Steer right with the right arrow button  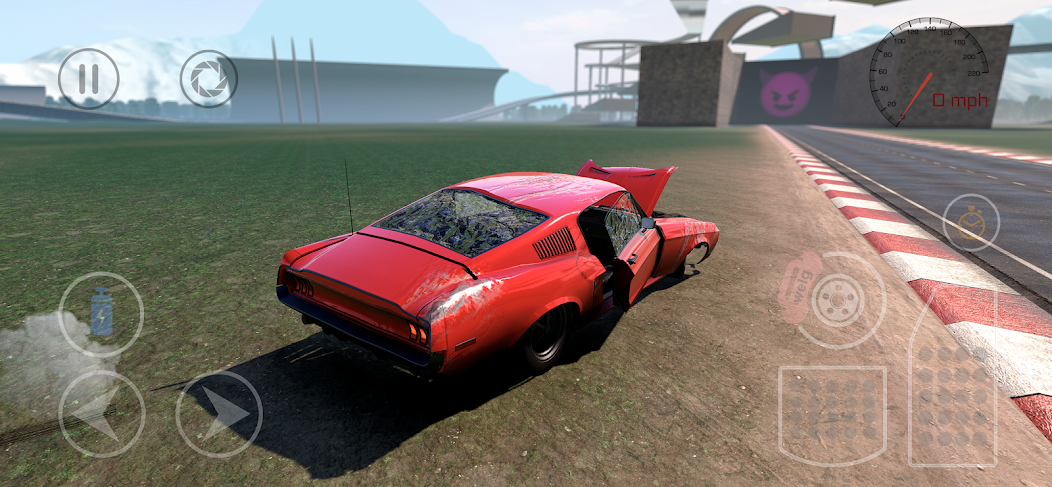[219, 413]
